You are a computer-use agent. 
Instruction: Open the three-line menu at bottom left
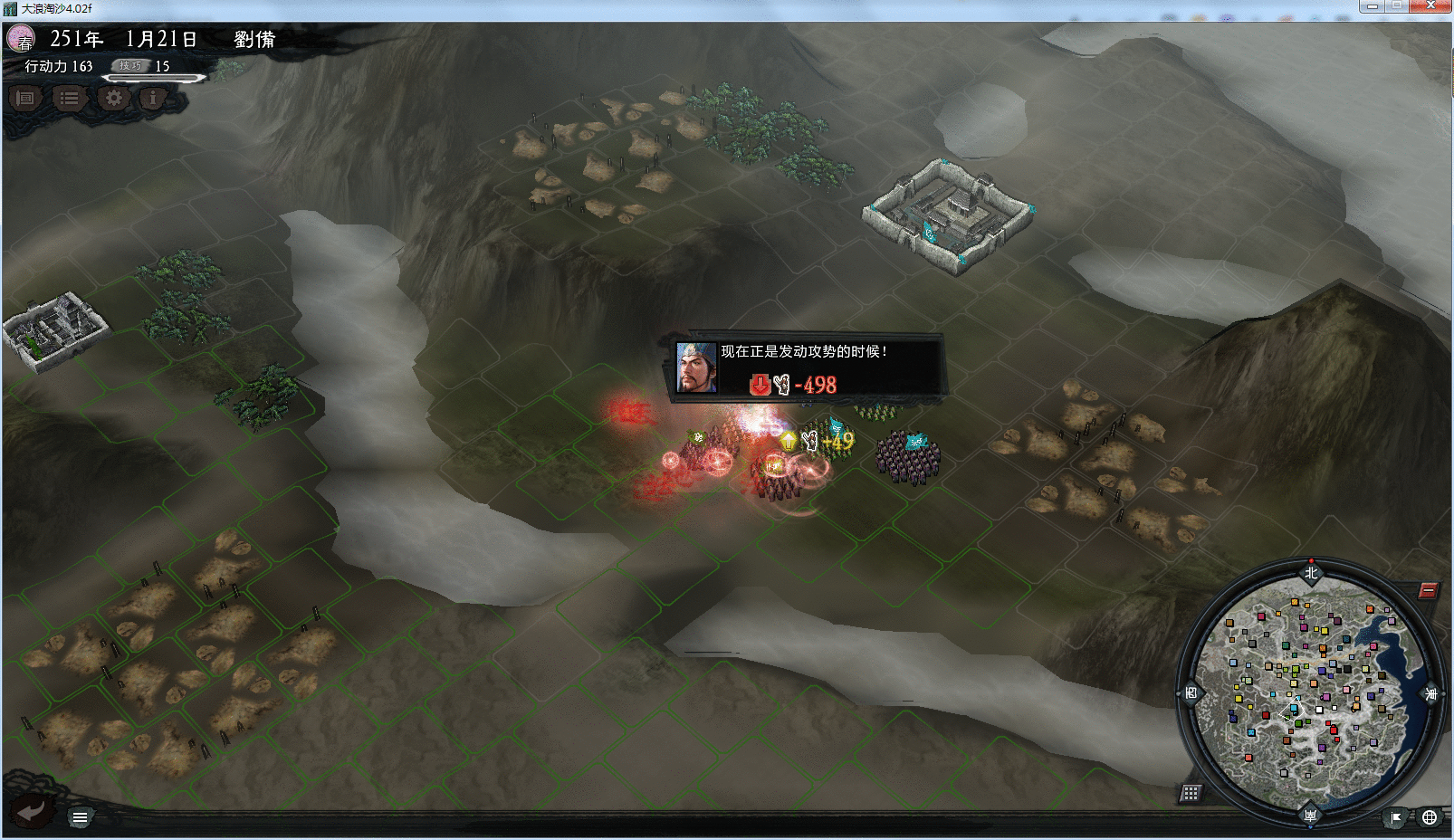(80, 817)
